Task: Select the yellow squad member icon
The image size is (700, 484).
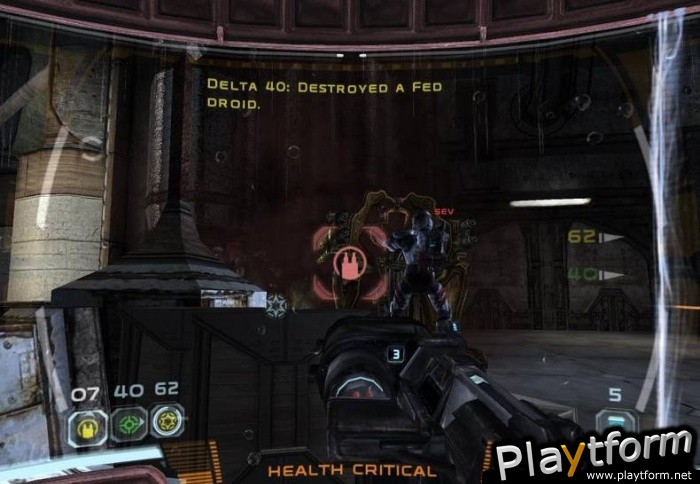Action: [x=87, y=426]
